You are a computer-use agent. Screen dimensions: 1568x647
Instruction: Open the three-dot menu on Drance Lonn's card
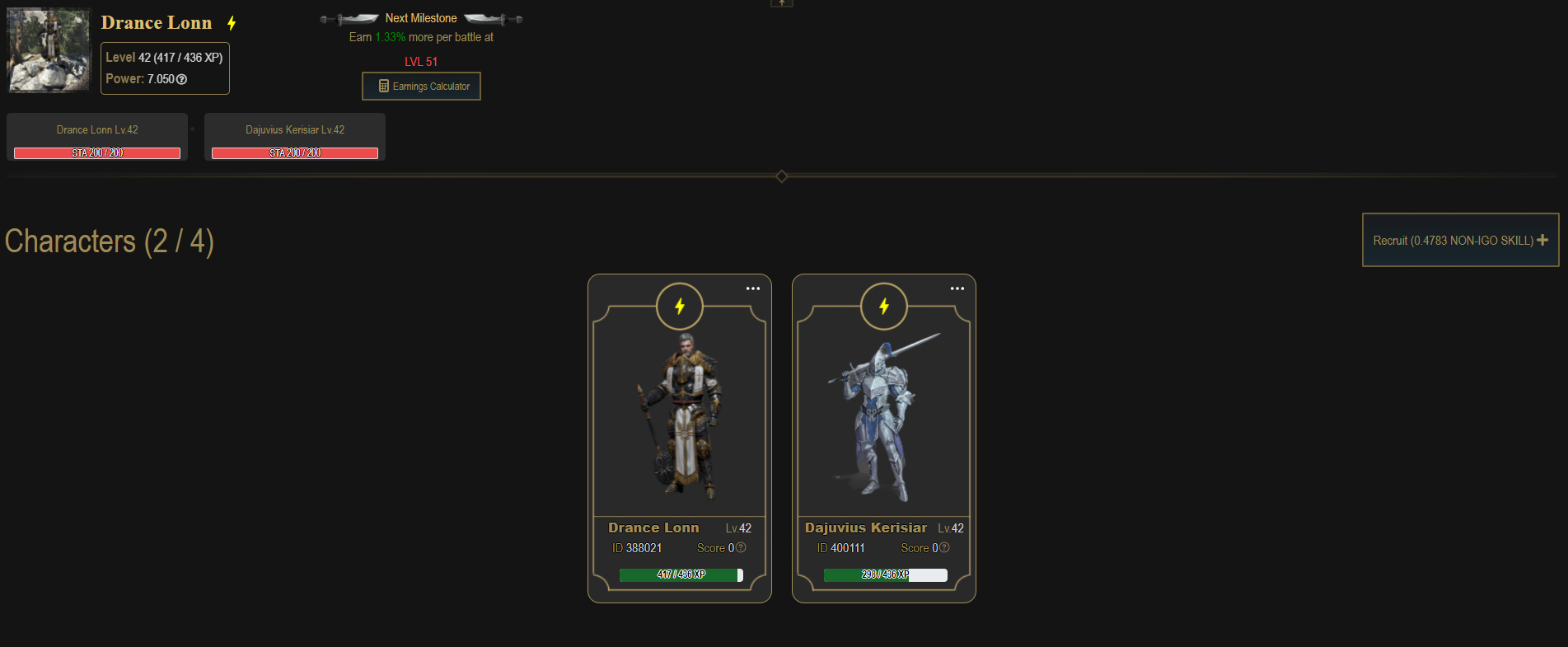pyautogui.click(x=752, y=288)
